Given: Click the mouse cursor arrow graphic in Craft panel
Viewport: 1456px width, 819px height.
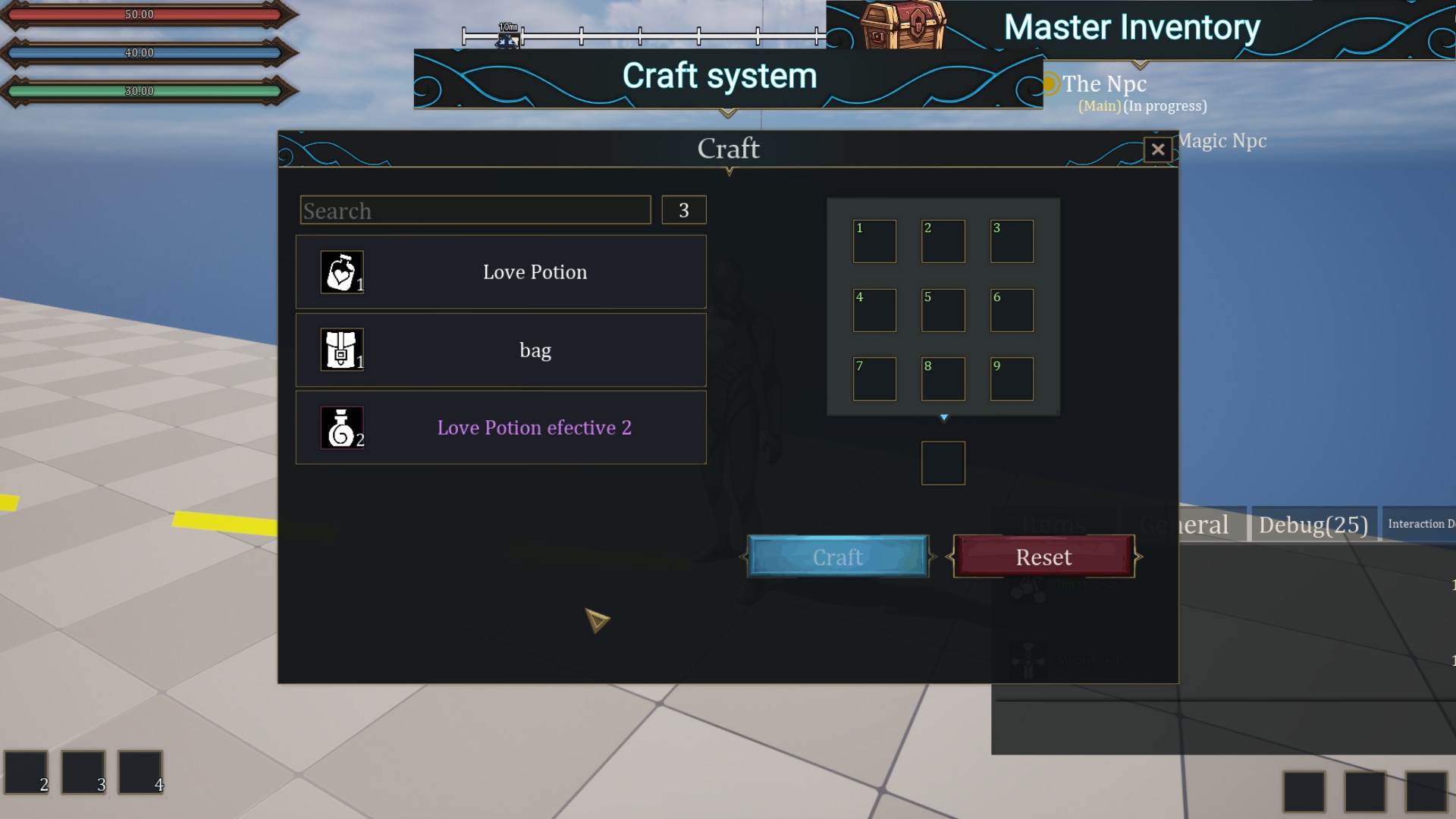Looking at the screenshot, I should click(598, 622).
